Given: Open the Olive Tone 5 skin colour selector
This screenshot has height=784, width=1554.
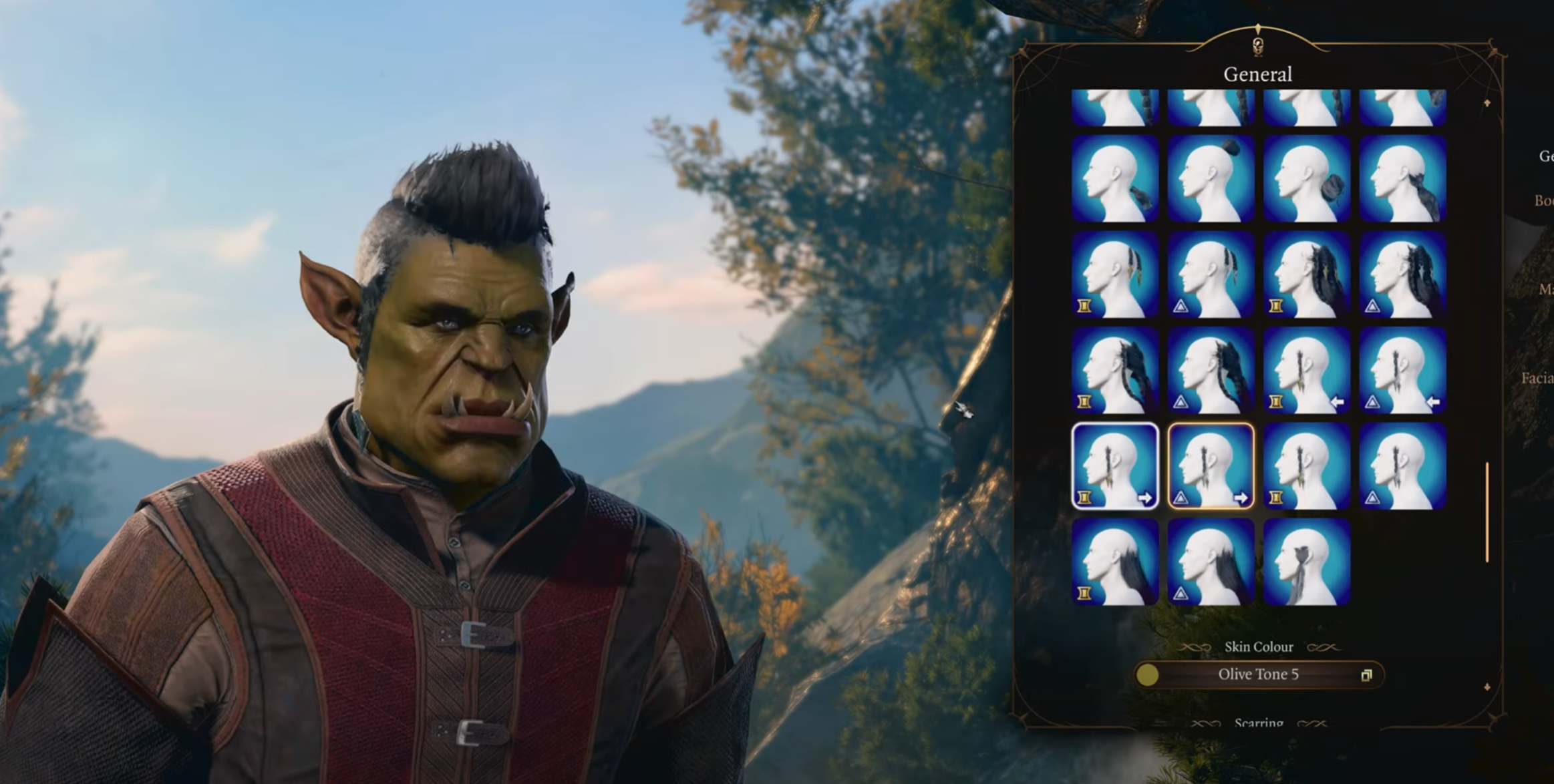Looking at the screenshot, I should tap(1258, 674).
